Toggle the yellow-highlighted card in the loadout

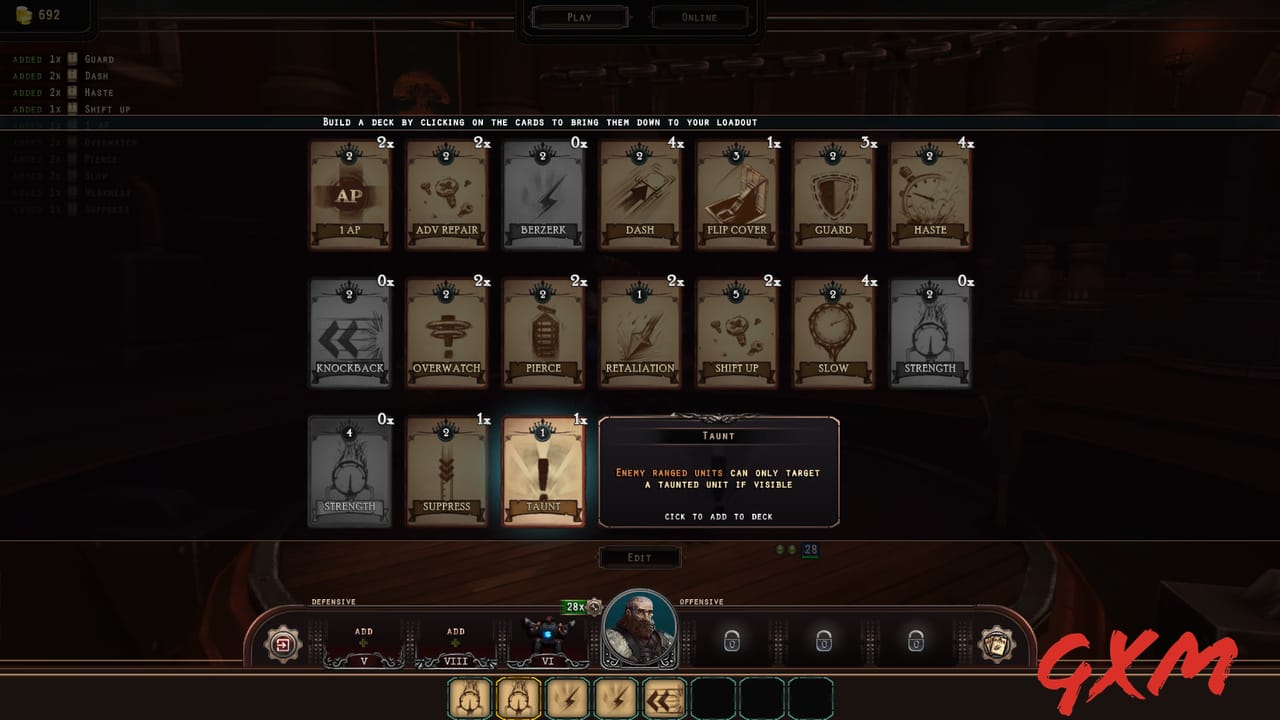(519, 697)
